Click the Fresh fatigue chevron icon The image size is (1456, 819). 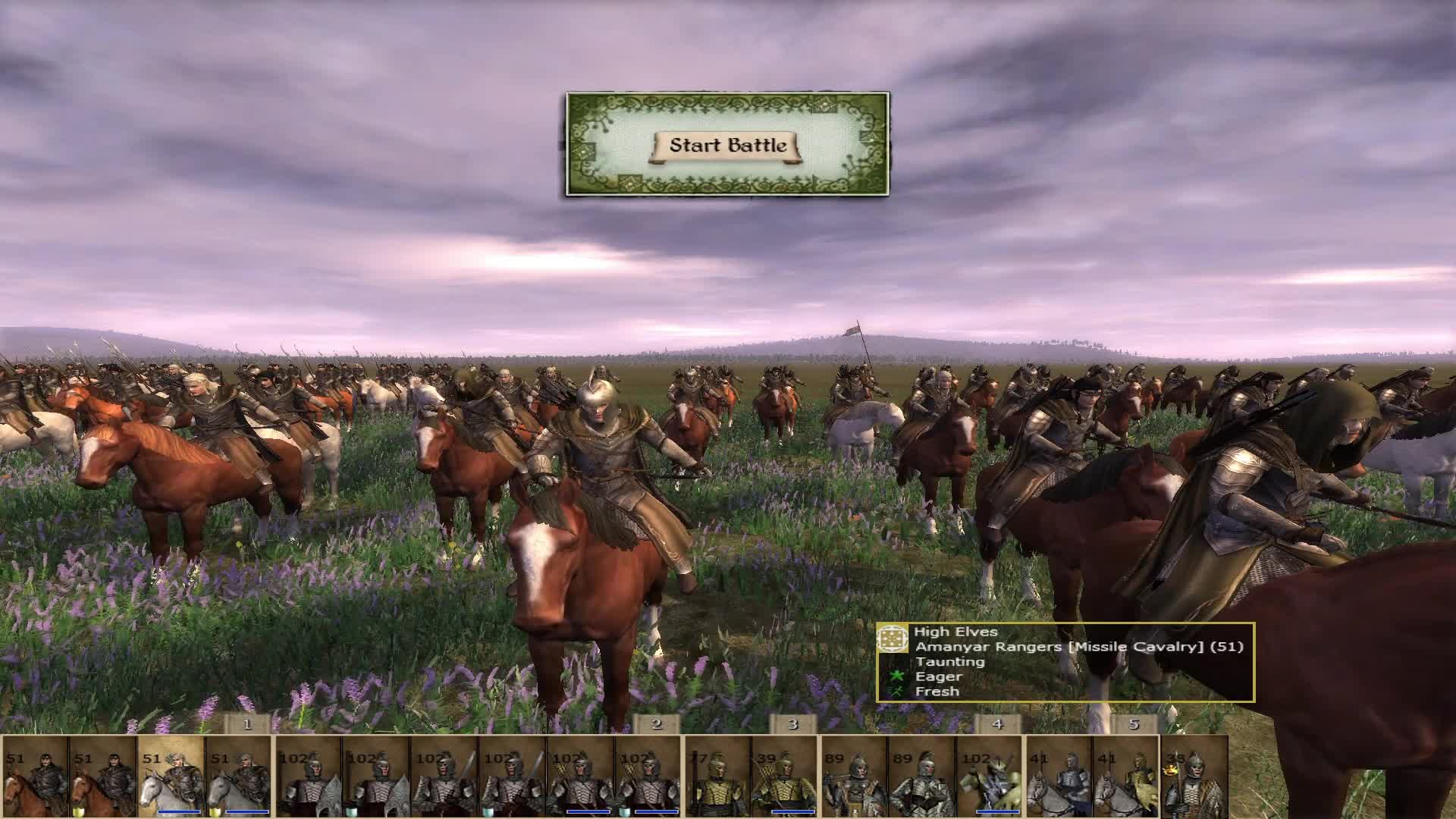[x=896, y=691]
